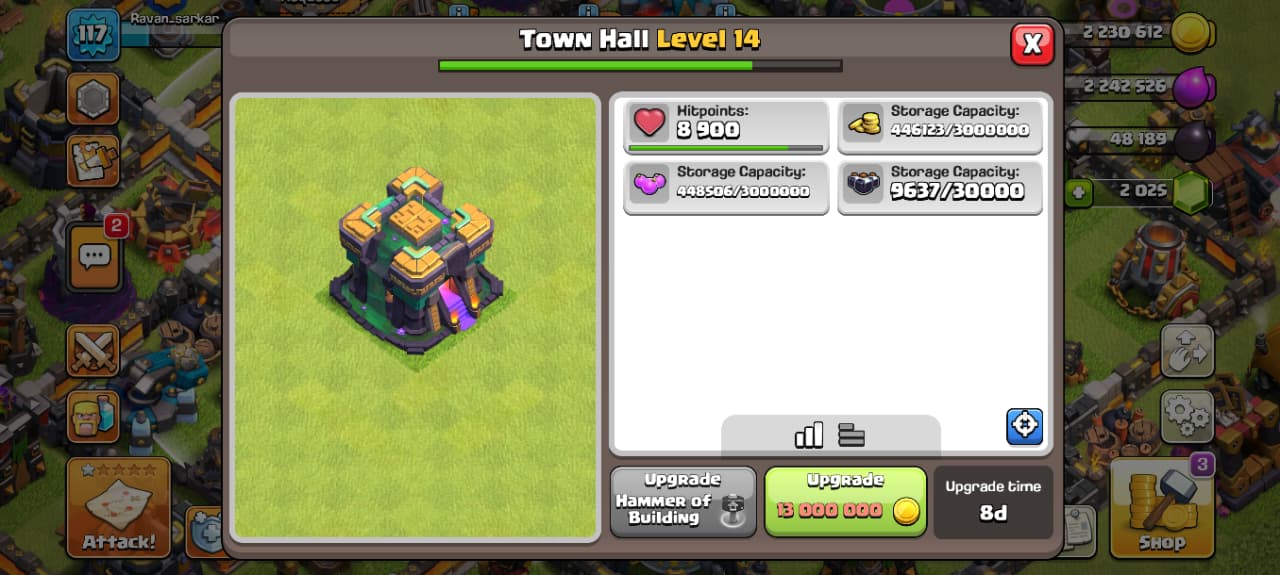
Task: Open the chat speech bubble
Action: [94, 257]
